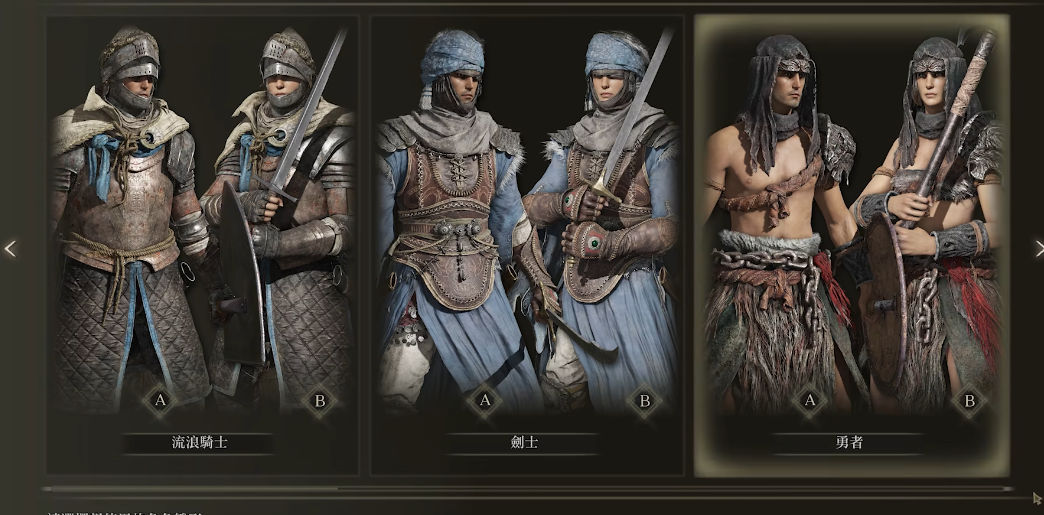This screenshot has width=1044, height=515.
Task: Click the horizontal class list scrollbar
Action: [190, 489]
